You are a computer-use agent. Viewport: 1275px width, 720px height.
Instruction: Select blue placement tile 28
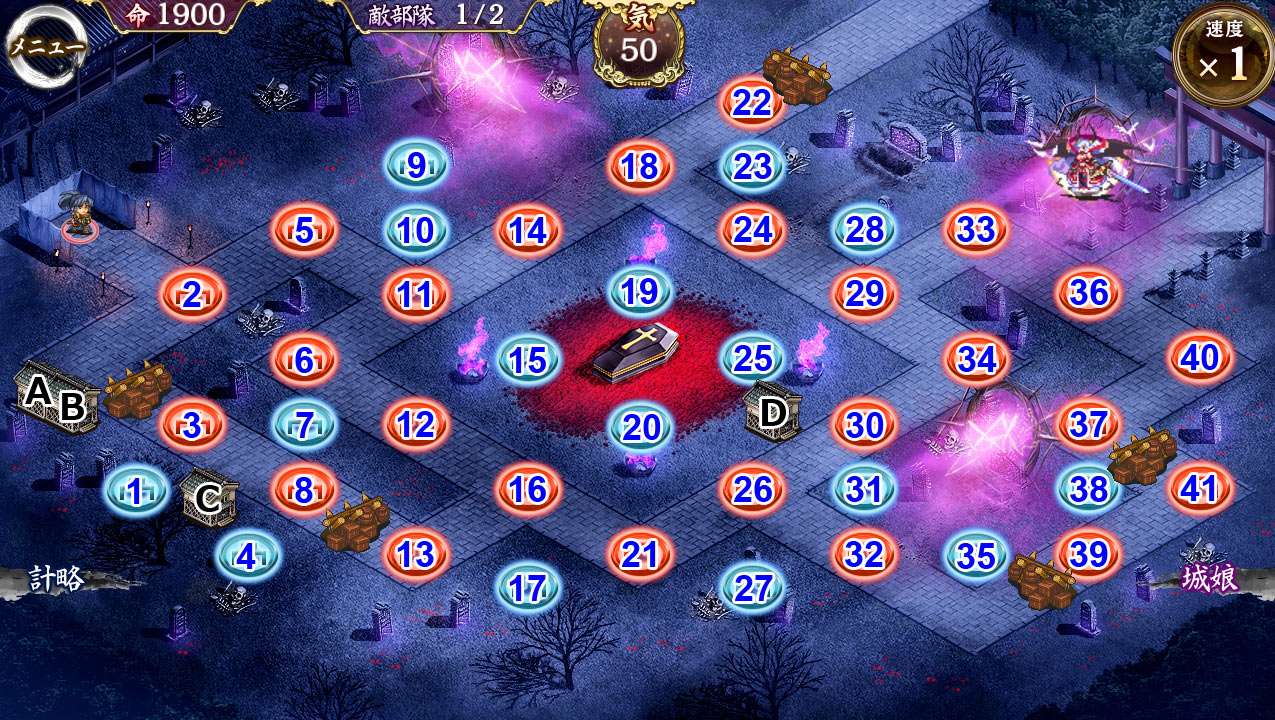click(864, 230)
